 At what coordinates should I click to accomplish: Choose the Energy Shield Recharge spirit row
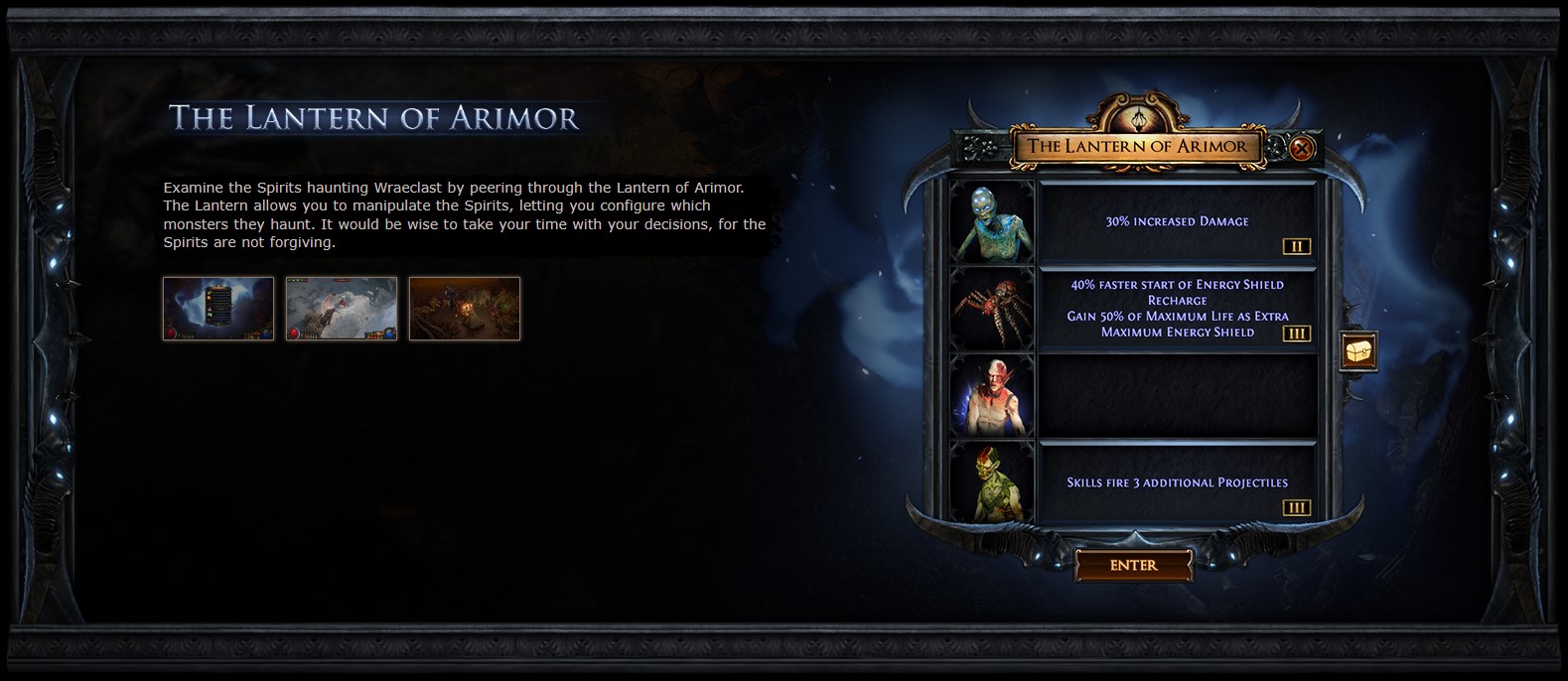[1177, 308]
